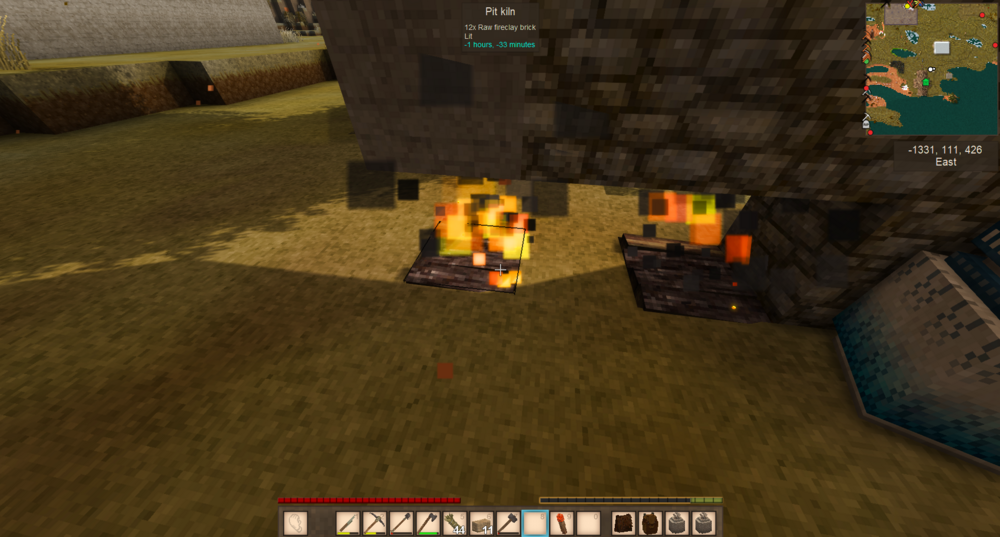Screen dimensions: 1000x537
Task: Select the knife in the first hotbar slot
Action: [348, 522]
